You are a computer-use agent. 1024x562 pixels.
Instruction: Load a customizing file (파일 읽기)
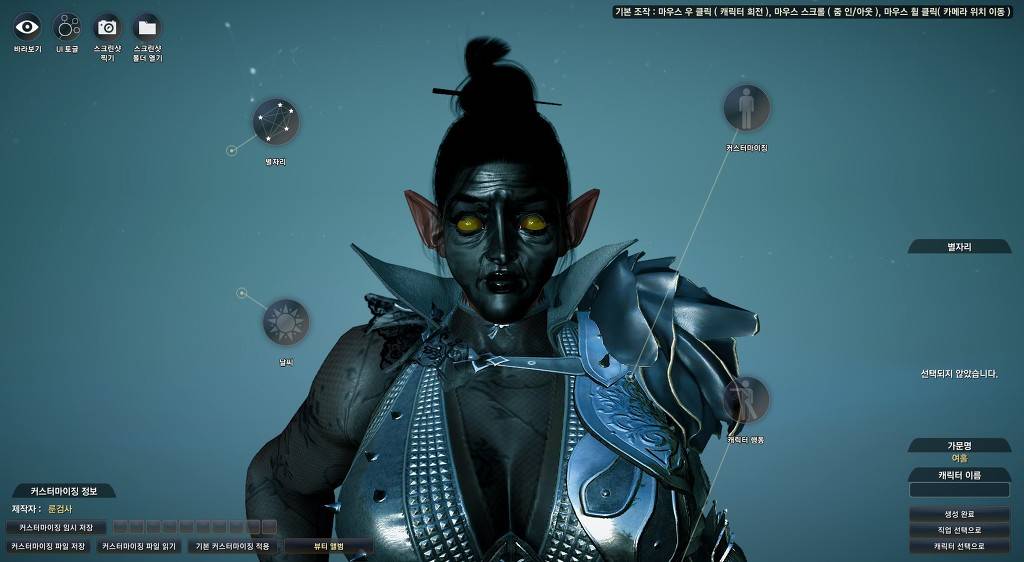coord(139,547)
